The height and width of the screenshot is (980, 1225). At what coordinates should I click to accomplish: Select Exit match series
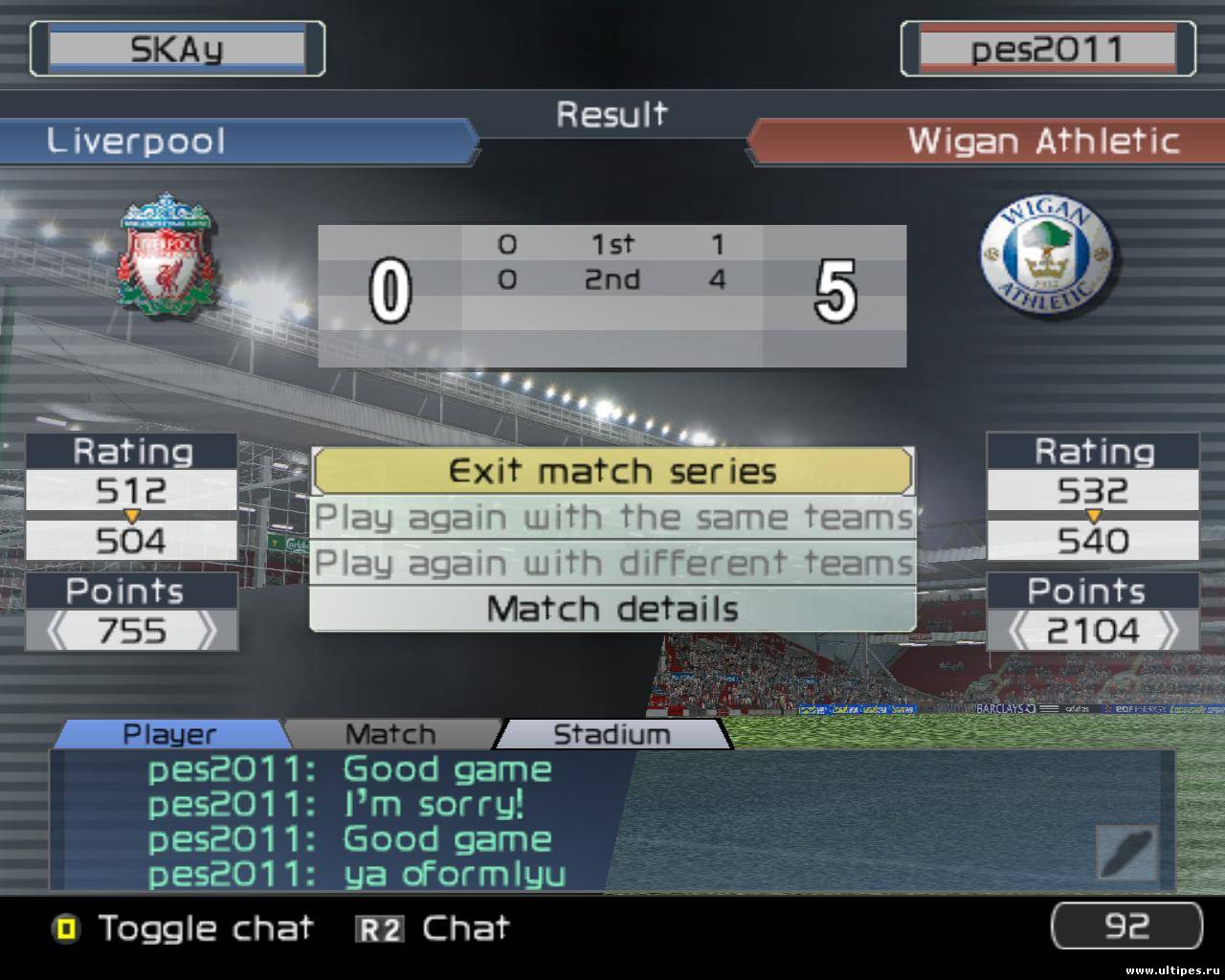(x=612, y=472)
